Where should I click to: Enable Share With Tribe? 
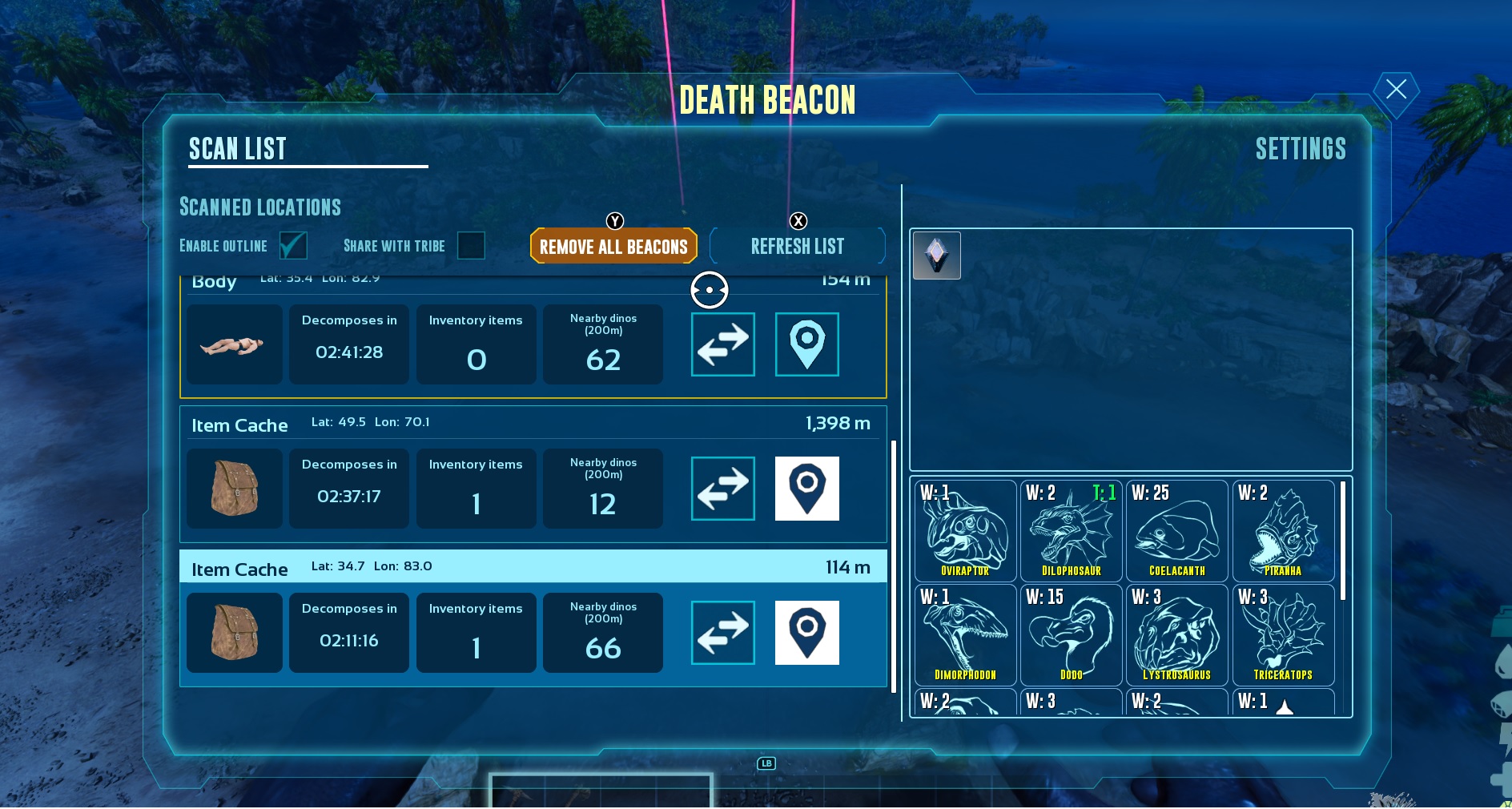[472, 246]
